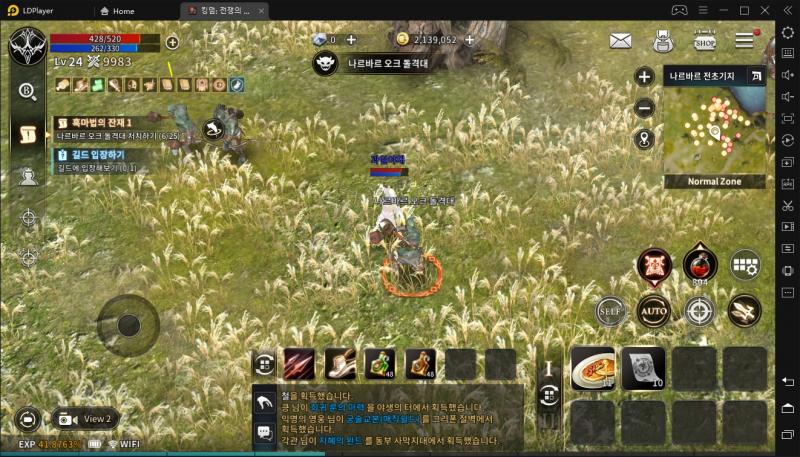
Task: Zoom in the minimap with the plus button
Action: (645, 77)
